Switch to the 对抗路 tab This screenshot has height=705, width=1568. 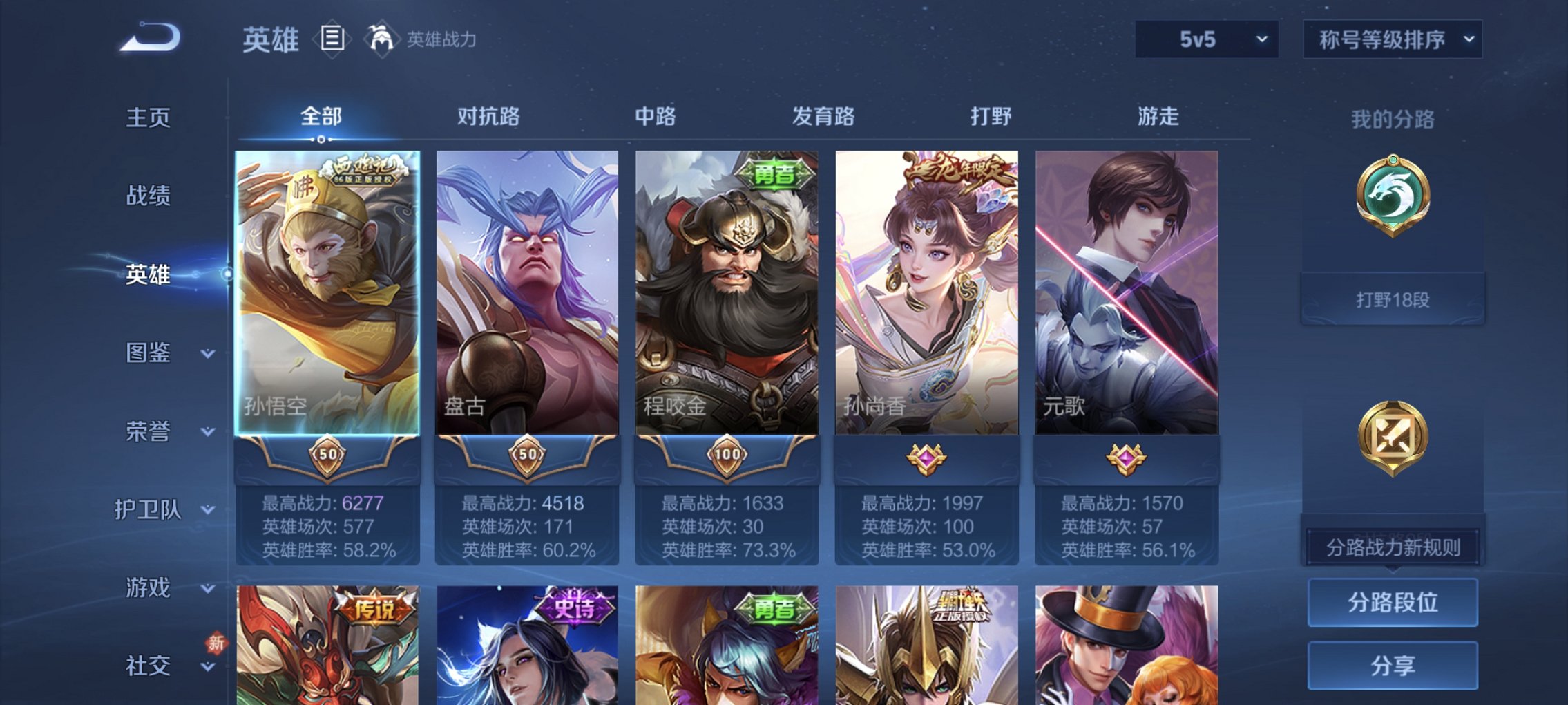pos(488,117)
